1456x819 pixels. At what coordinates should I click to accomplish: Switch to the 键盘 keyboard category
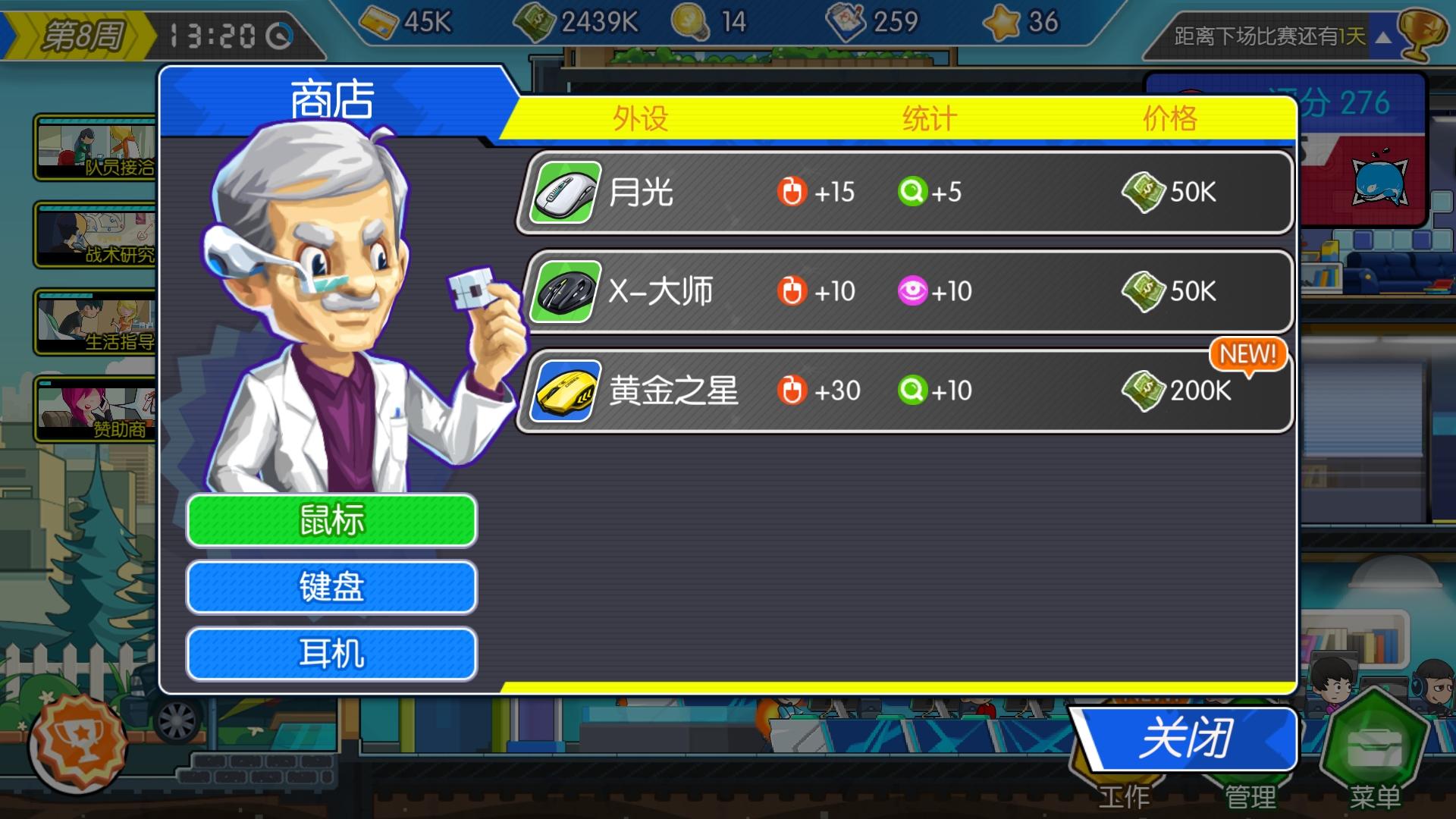pyautogui.click(x=331, y=587)
